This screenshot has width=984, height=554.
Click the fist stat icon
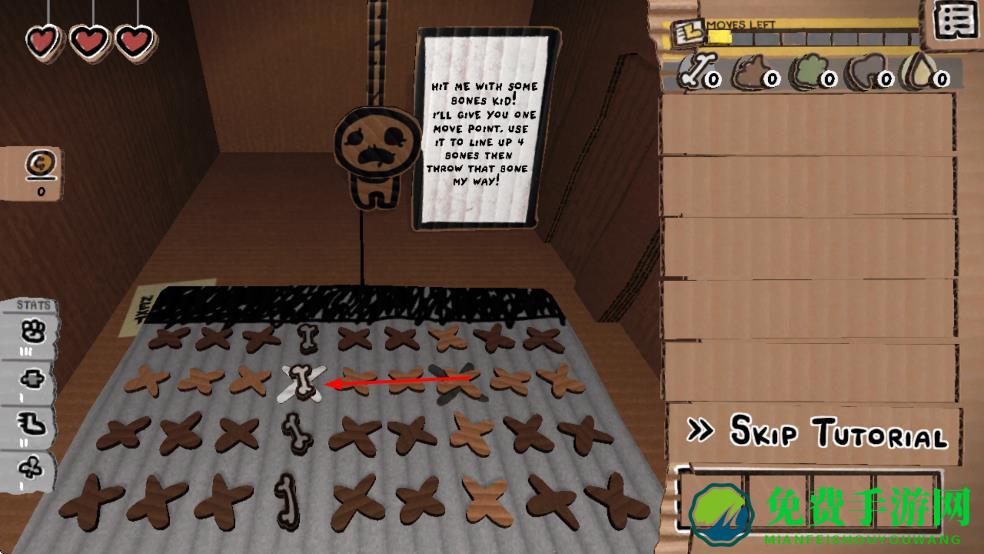click(x=32, y=329)
